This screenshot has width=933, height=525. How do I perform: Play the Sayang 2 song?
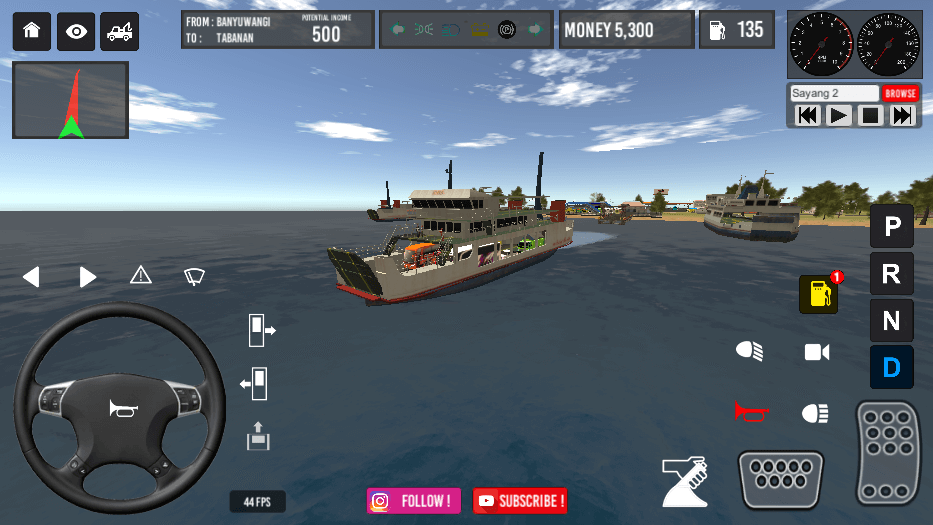coord(839,116)
